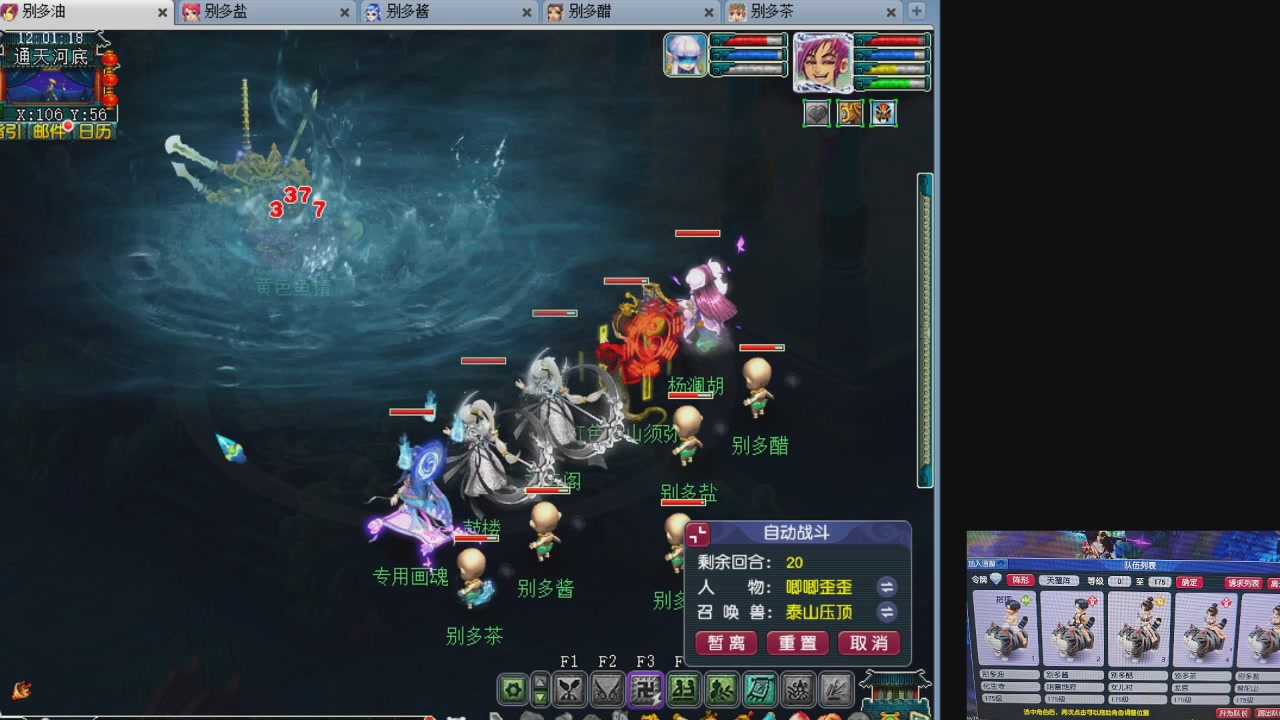This screenshot has height=720, width=1280.
Task: Open the 邮件 mail icon near the minimap
Action: tap(48, 131)
